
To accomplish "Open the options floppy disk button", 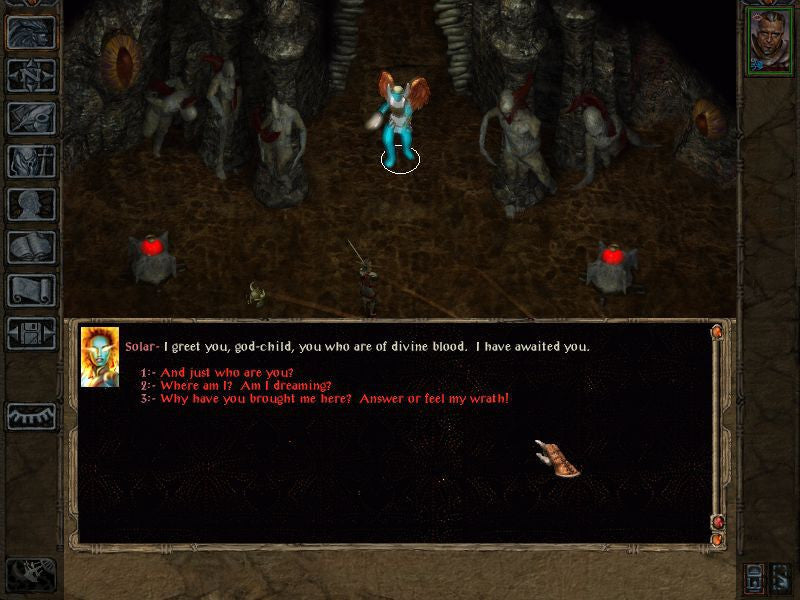I will [x=31, y=333].
